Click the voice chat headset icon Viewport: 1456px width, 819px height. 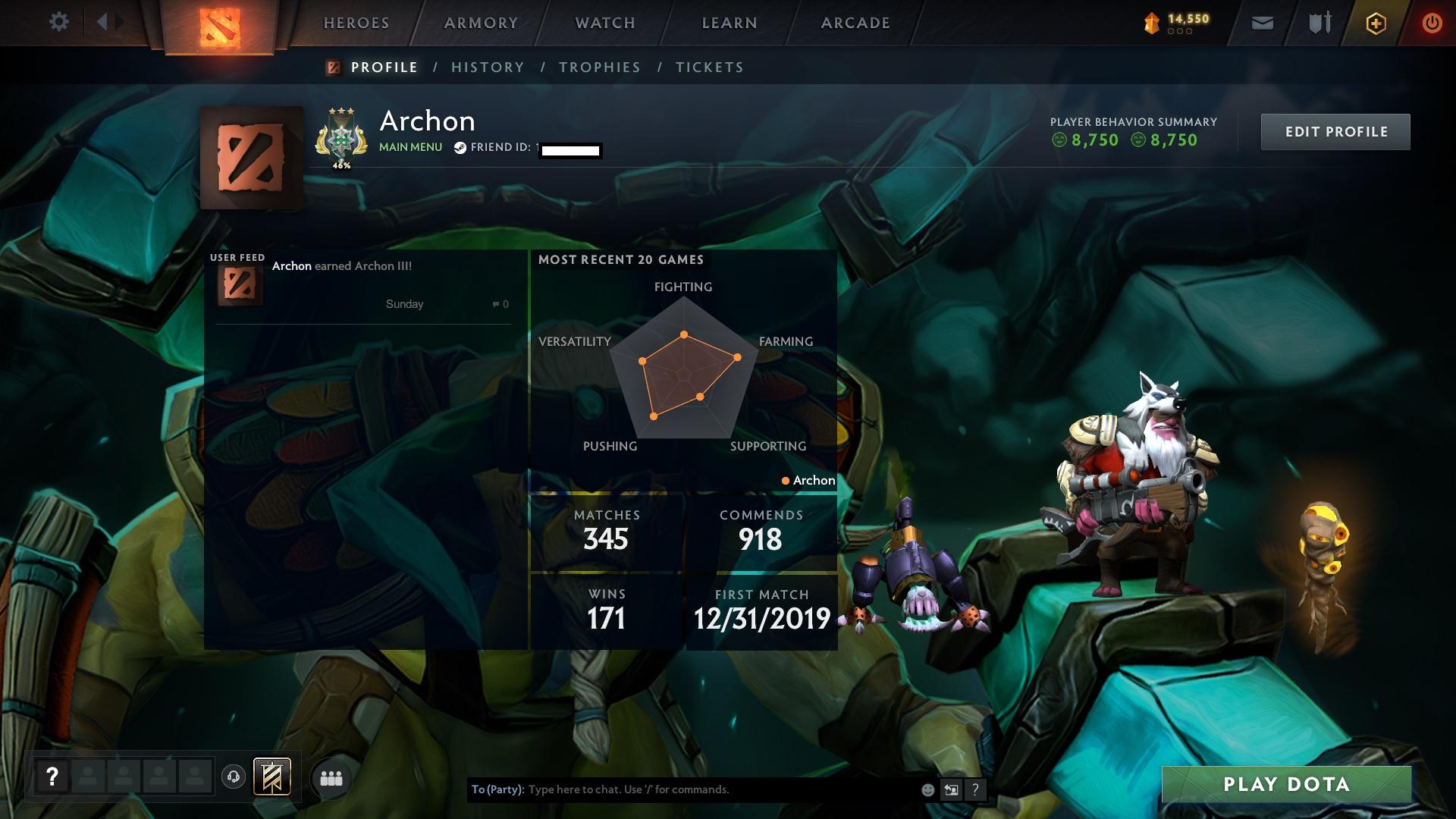(233, 778)
